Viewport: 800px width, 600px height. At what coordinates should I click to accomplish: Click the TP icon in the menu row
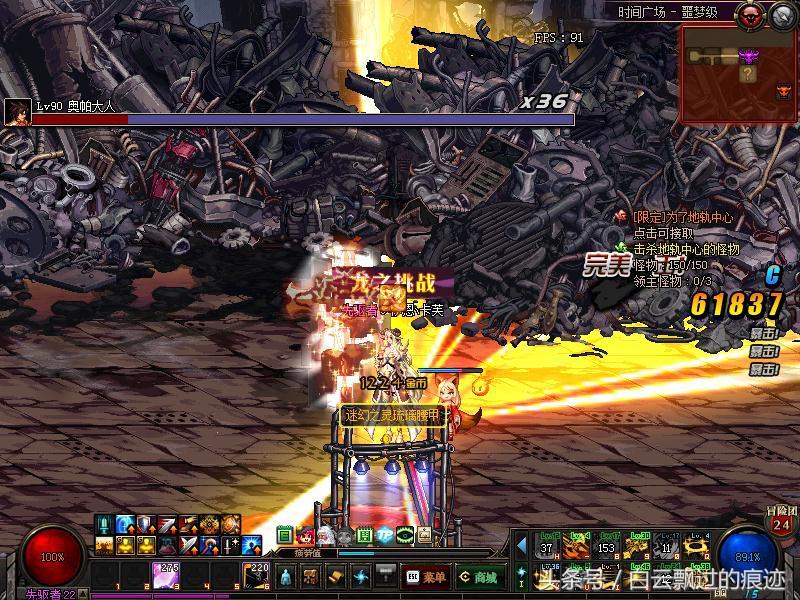coord(384,535)
